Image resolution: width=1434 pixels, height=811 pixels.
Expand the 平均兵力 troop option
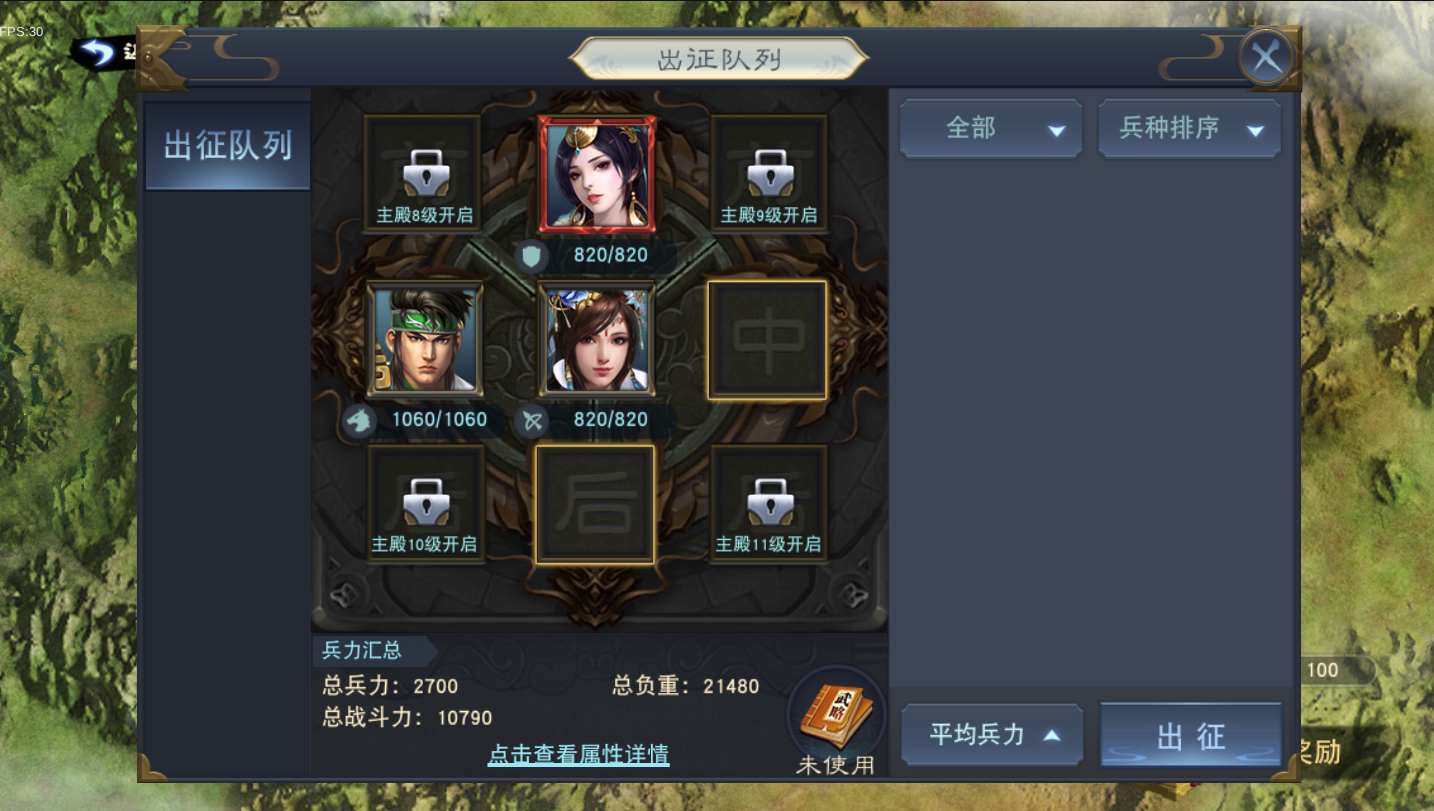(x=992, y=735)
